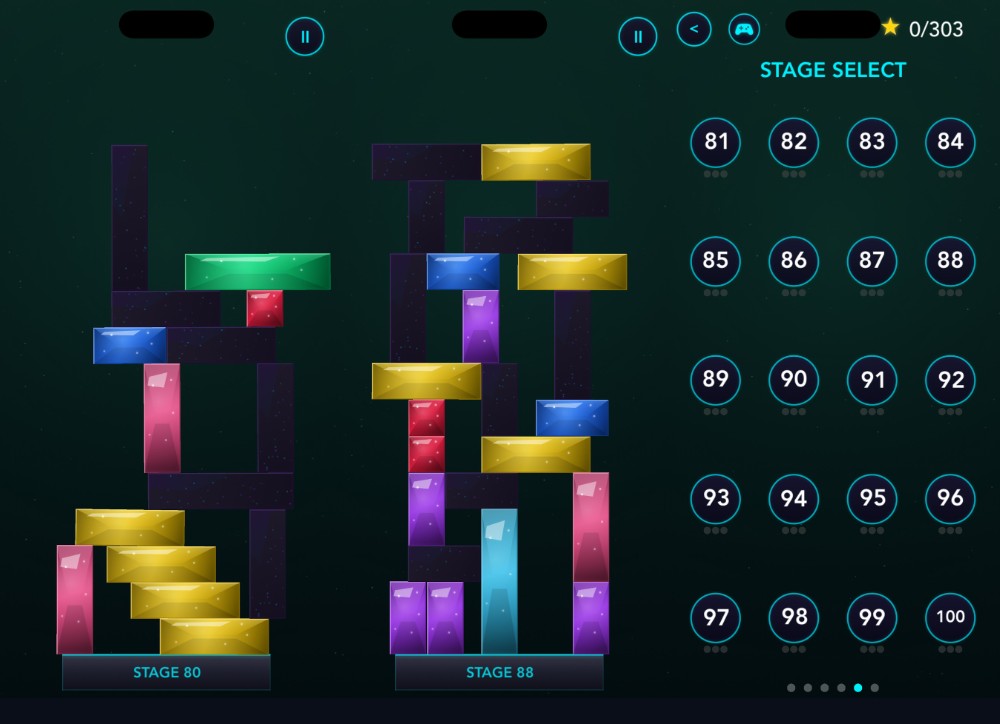Image resolution: width=1000 pixels, height=724 pixels.
Task: Pick stage 90
Action: [794, 380]
